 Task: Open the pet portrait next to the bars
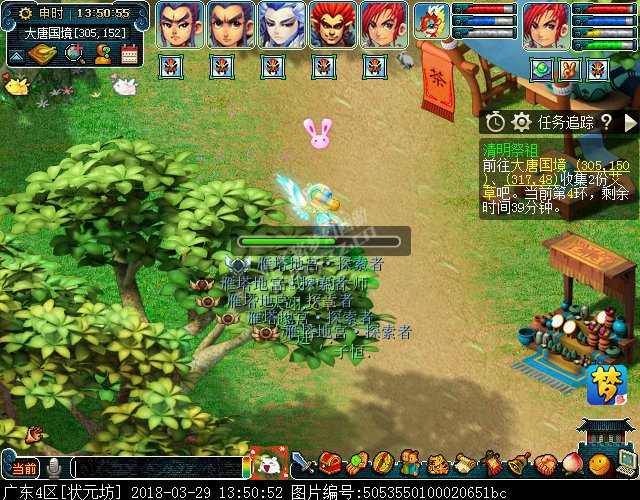[x=432, y=22]
